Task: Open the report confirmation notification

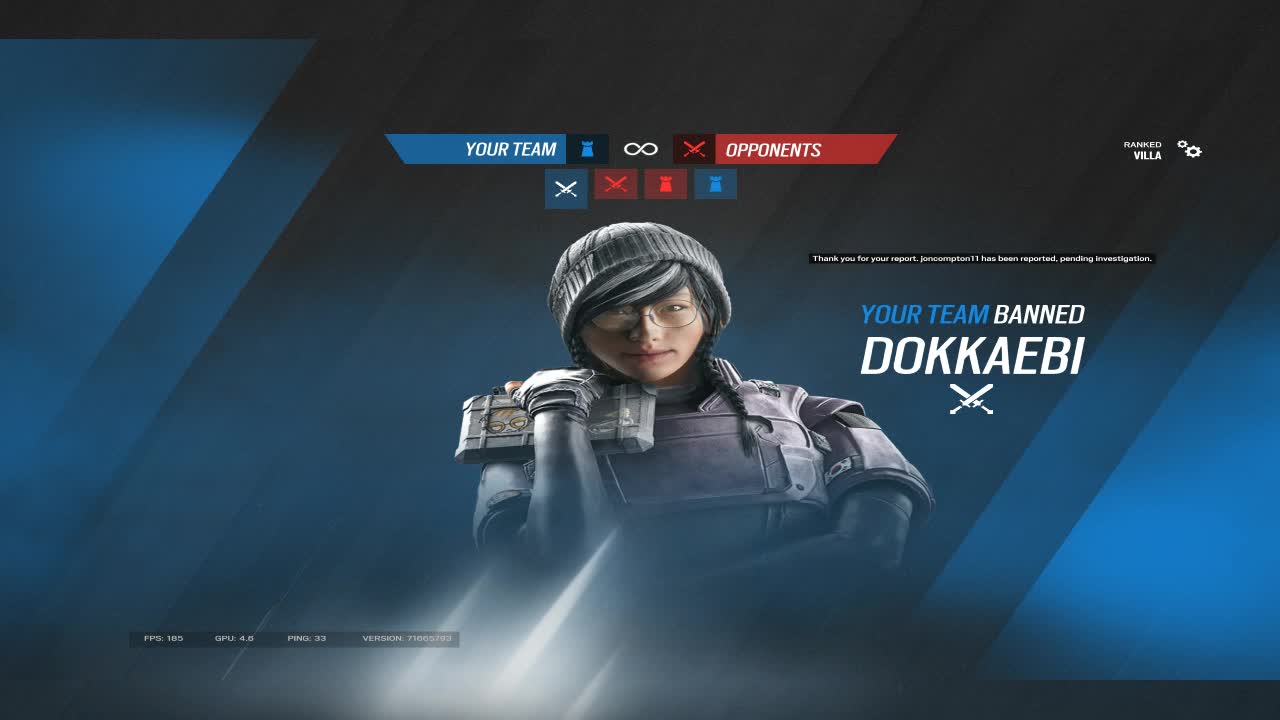Action: (980, 257)
